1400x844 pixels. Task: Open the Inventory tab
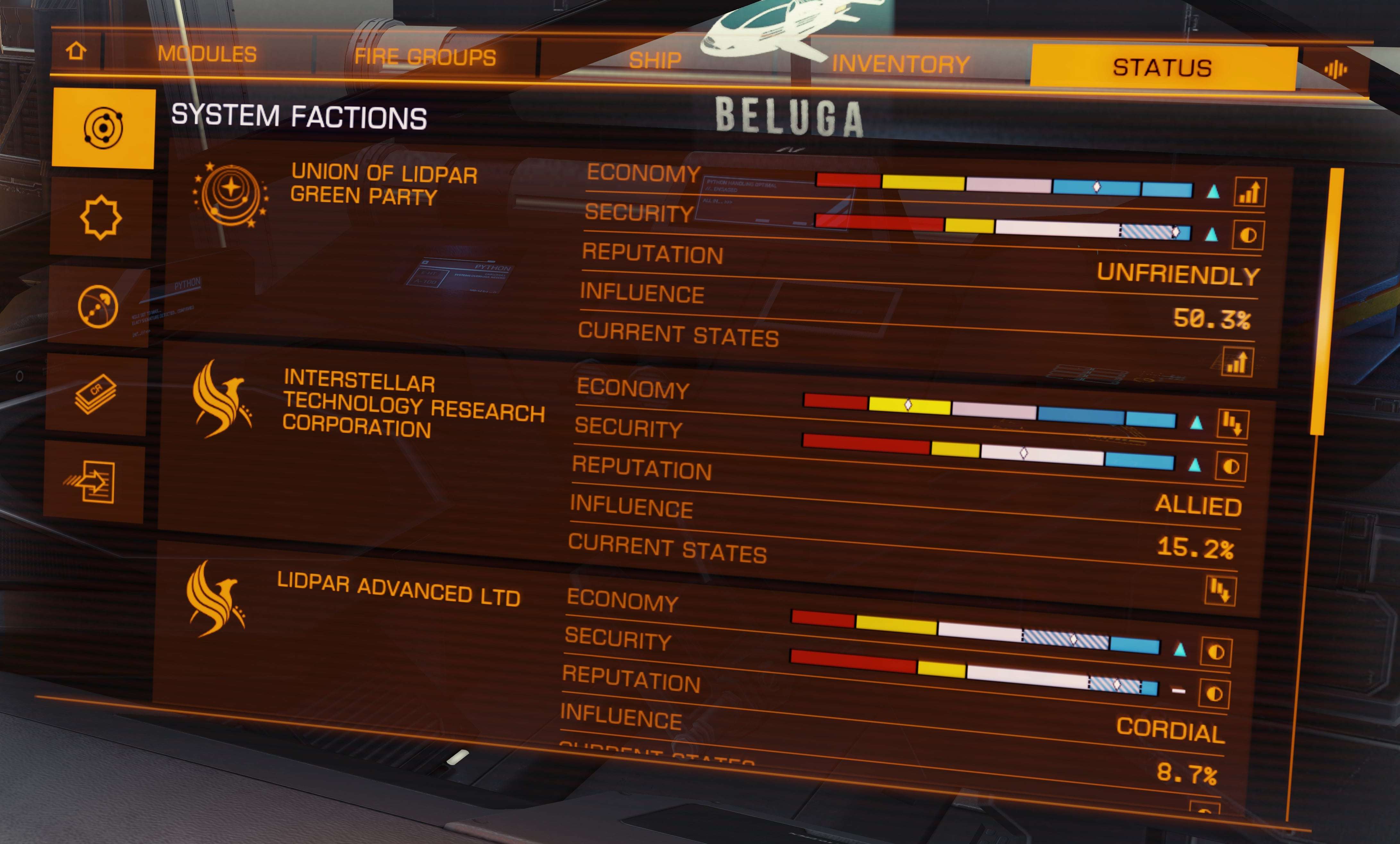click(x=900, y=64)
